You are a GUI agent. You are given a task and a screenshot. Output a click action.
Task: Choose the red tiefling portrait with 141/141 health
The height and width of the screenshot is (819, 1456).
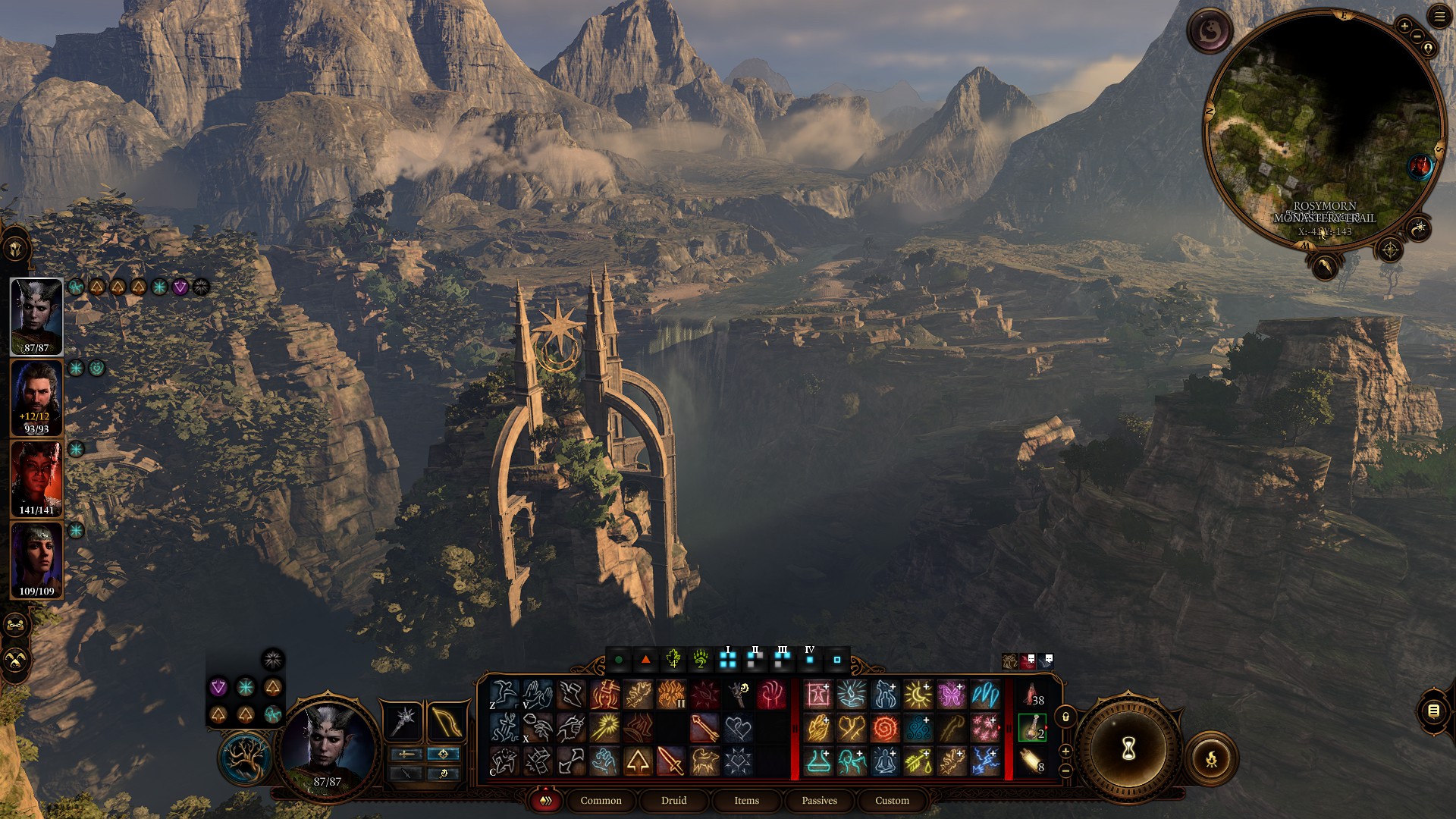point(36,479)
